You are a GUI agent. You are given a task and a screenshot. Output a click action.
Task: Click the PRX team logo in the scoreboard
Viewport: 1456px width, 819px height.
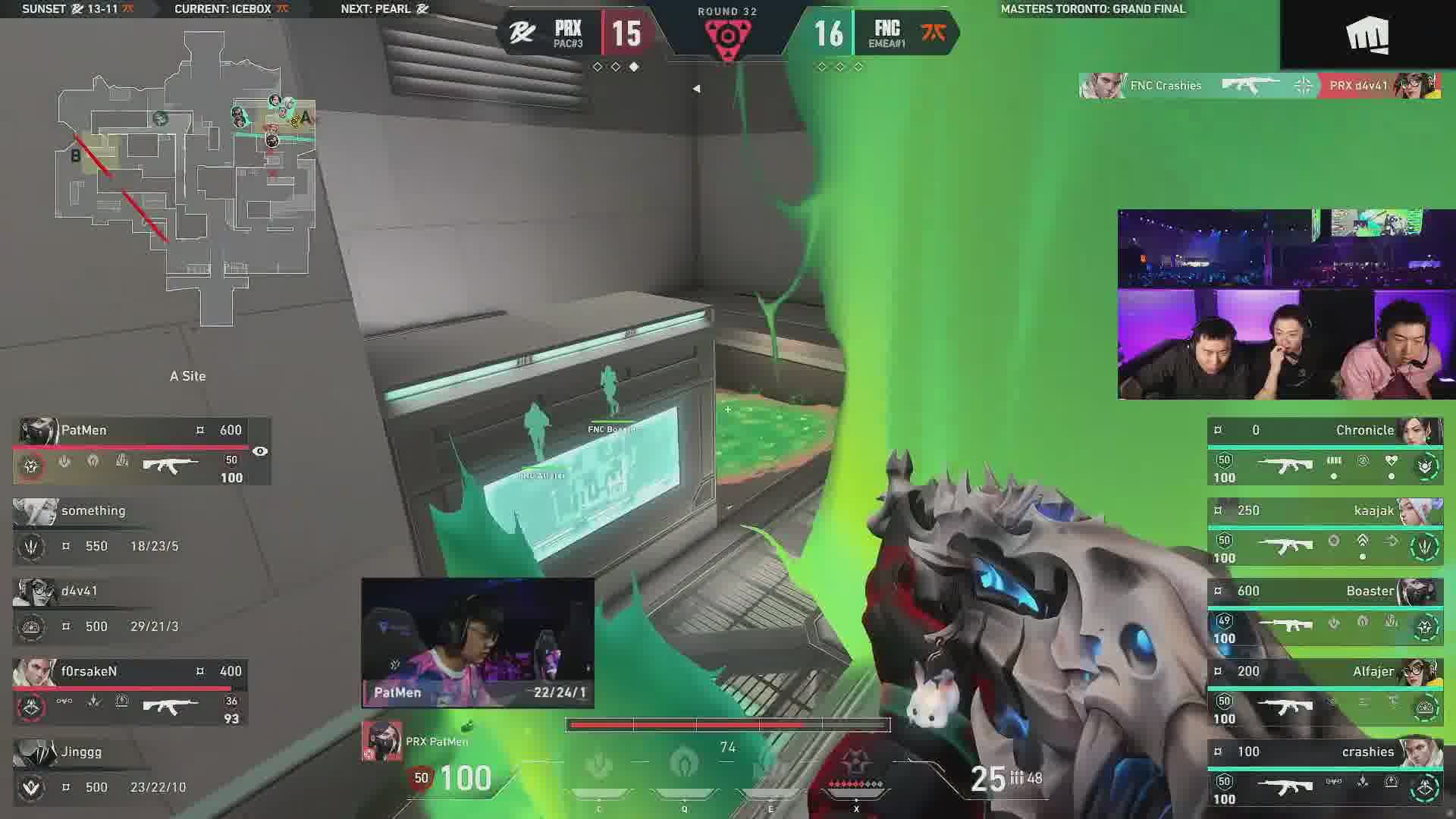click(x=522, y=33)
